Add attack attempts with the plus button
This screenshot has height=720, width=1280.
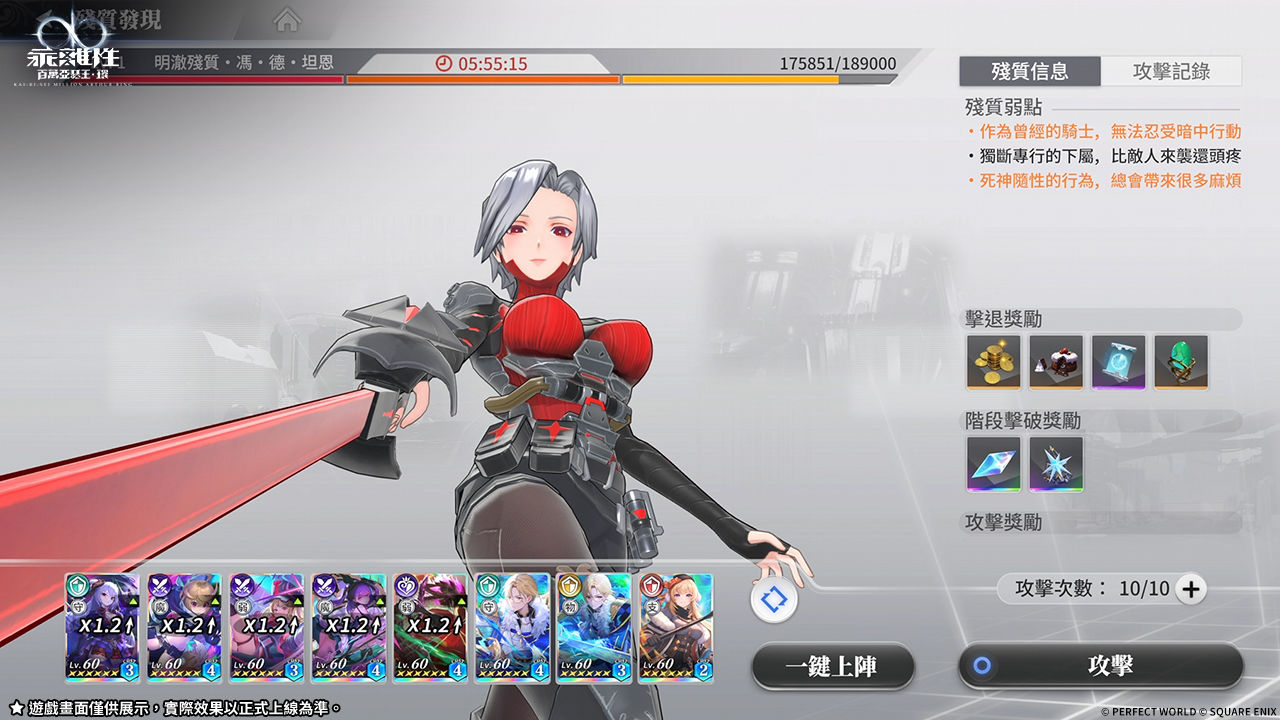pyautogui.click(x=1190, y=590)
